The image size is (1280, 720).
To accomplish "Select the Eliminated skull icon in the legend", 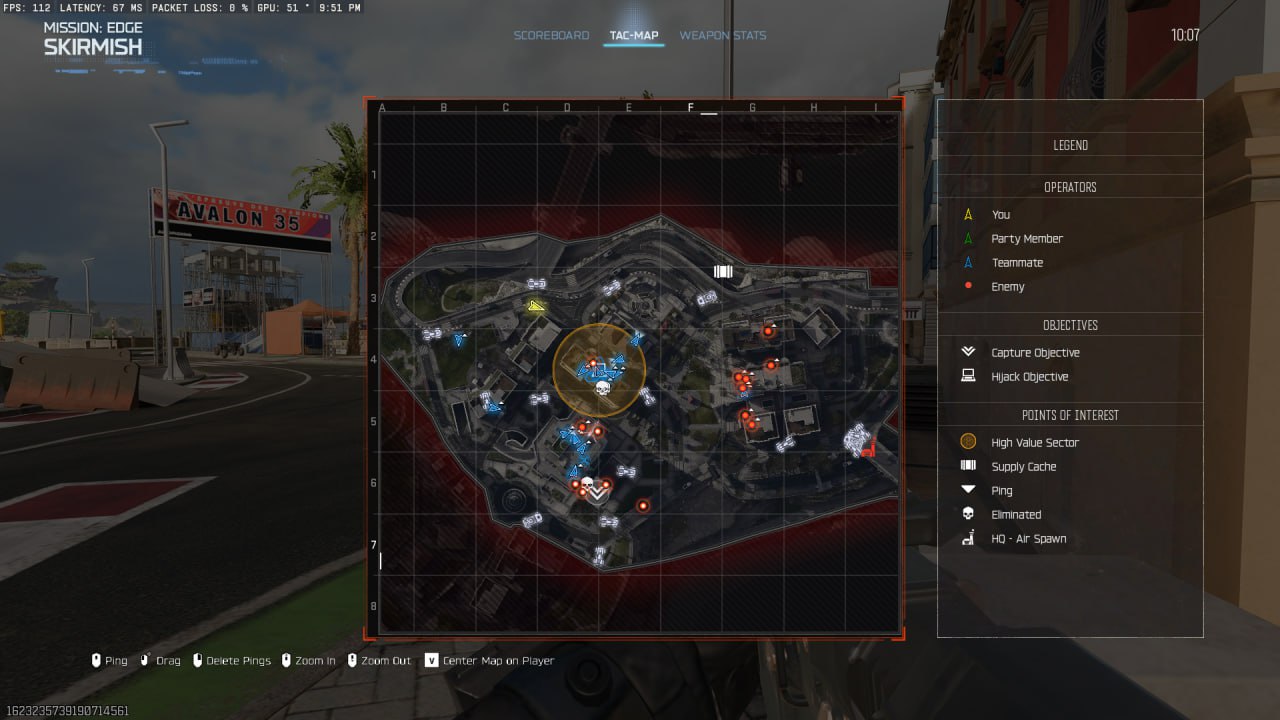I will [x=967, y=514].
